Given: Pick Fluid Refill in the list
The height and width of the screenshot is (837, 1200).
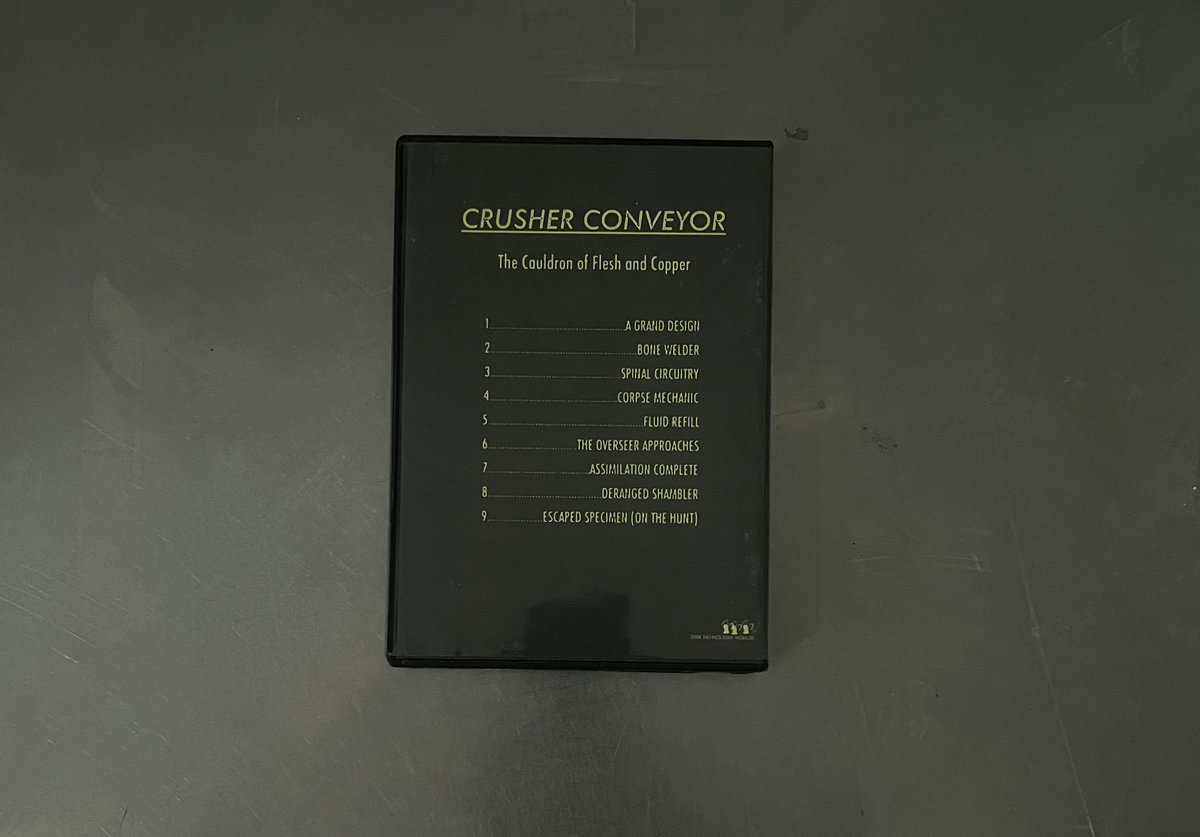Looking at the screenshot, I should point(671,422).
